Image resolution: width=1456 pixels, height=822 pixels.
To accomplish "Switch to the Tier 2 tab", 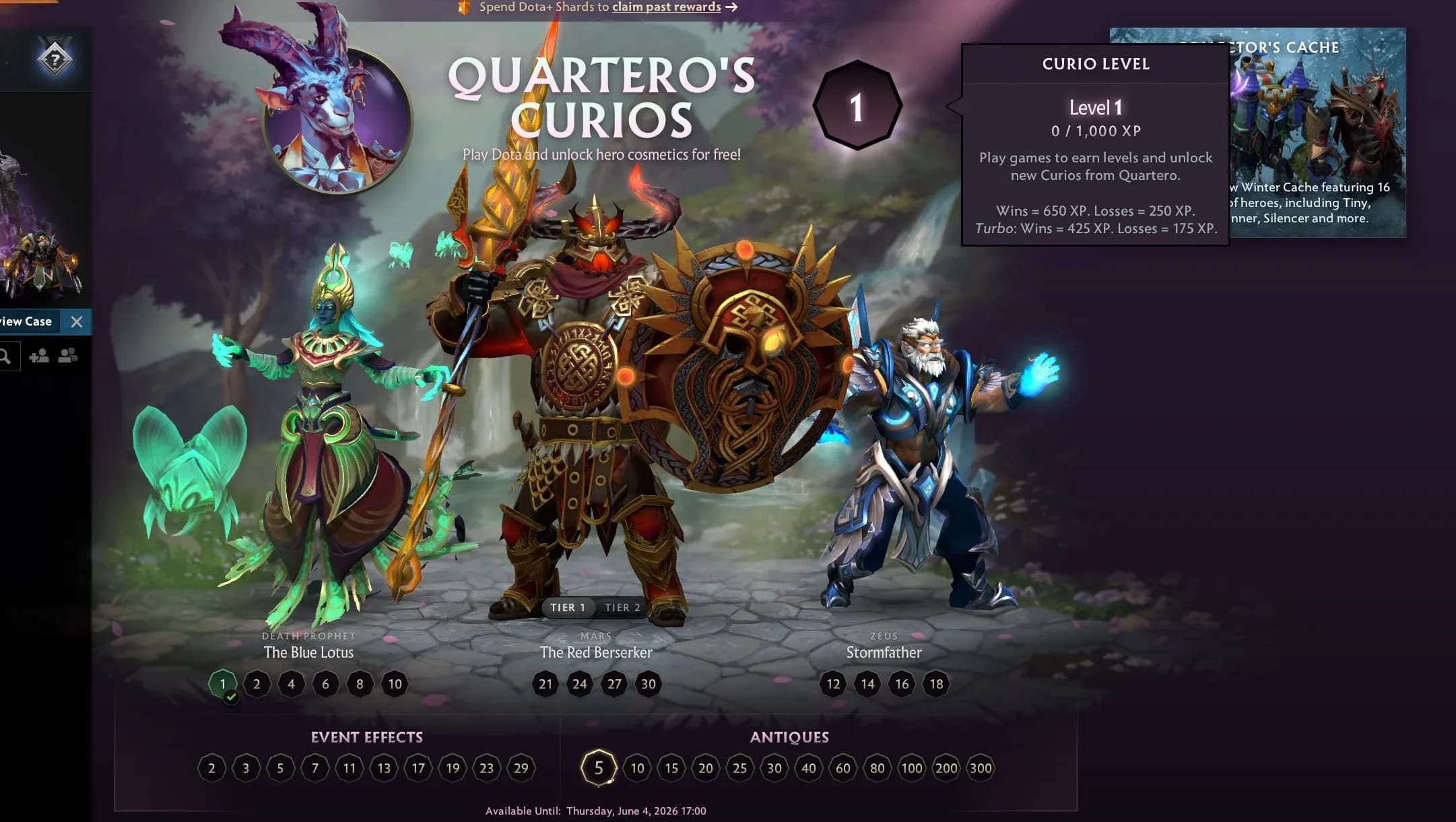I will (622, 607).
